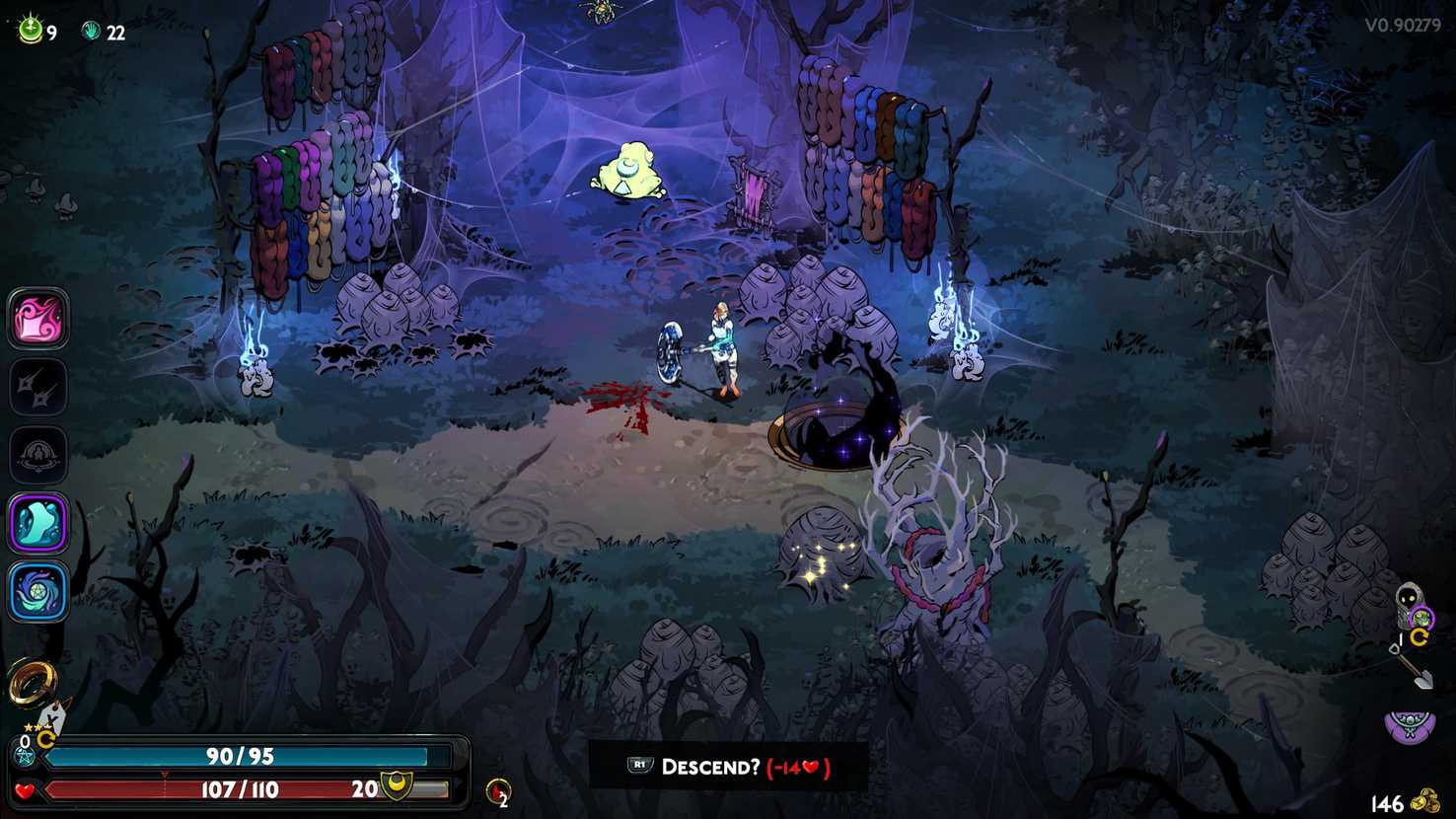Click the green orb counter at top left
Viewport: 1456px width, 819px height.
tap(29, 30)
